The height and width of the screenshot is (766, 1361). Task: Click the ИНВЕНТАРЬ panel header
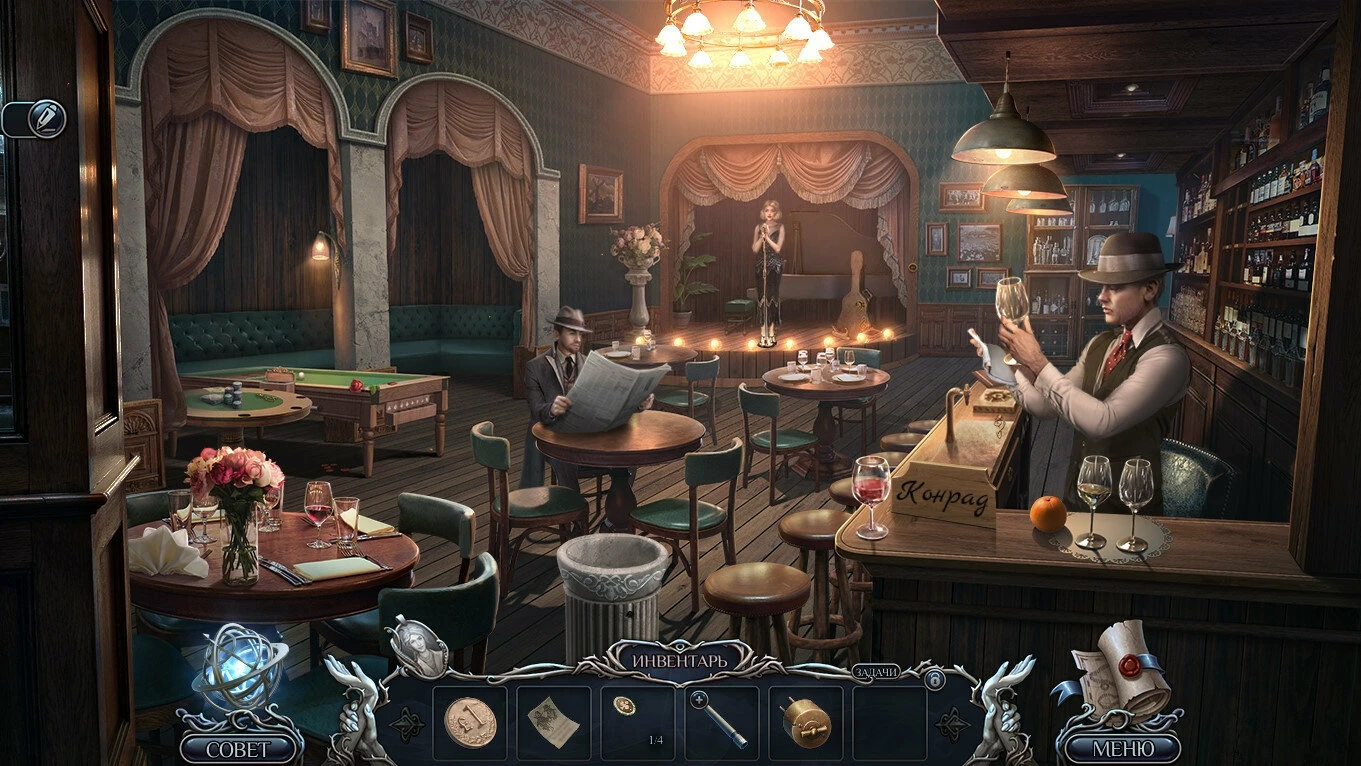pyautogui.click(x=679, y=661)
